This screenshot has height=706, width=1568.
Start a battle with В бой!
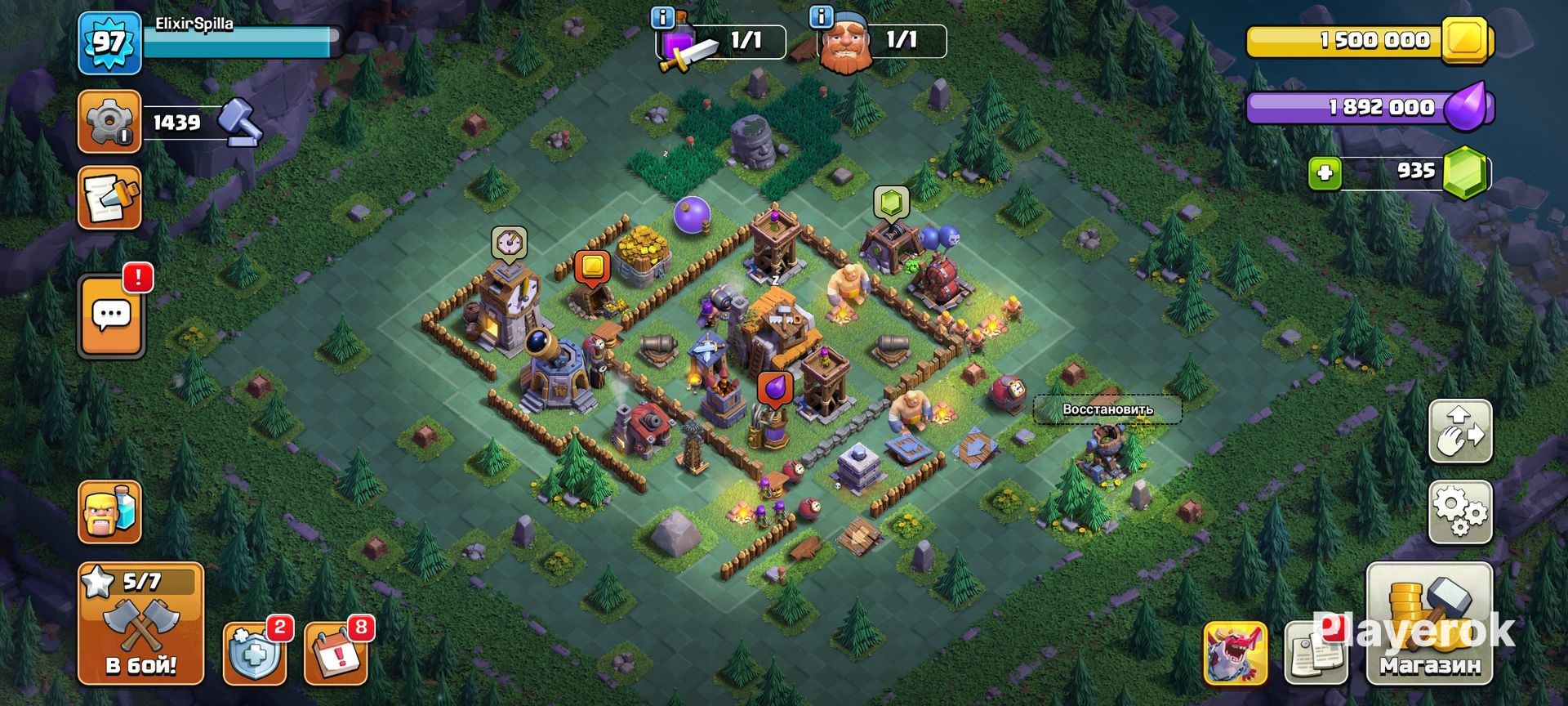click(140, 624)
